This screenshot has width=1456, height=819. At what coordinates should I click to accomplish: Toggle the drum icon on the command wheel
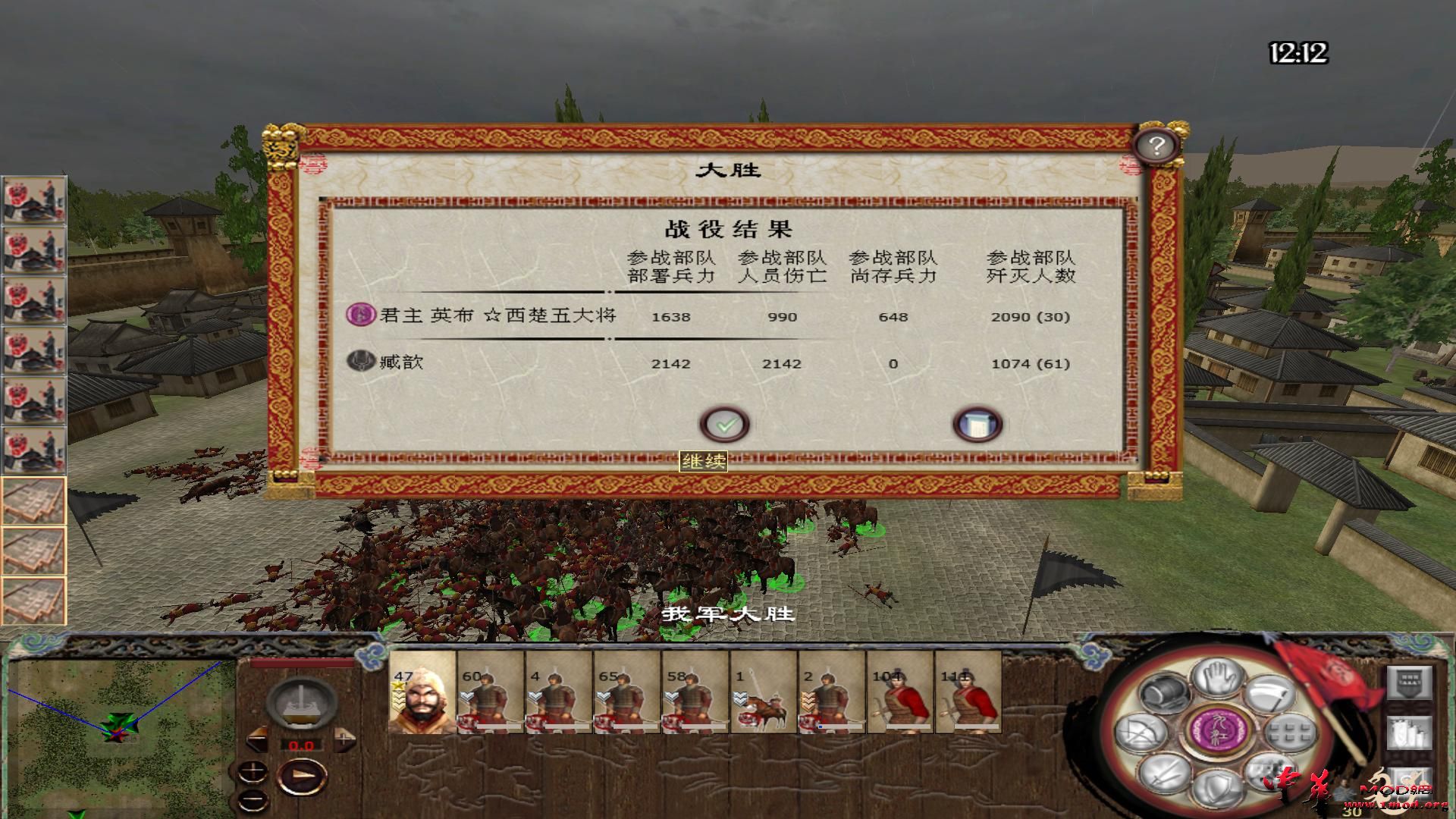1164,693
